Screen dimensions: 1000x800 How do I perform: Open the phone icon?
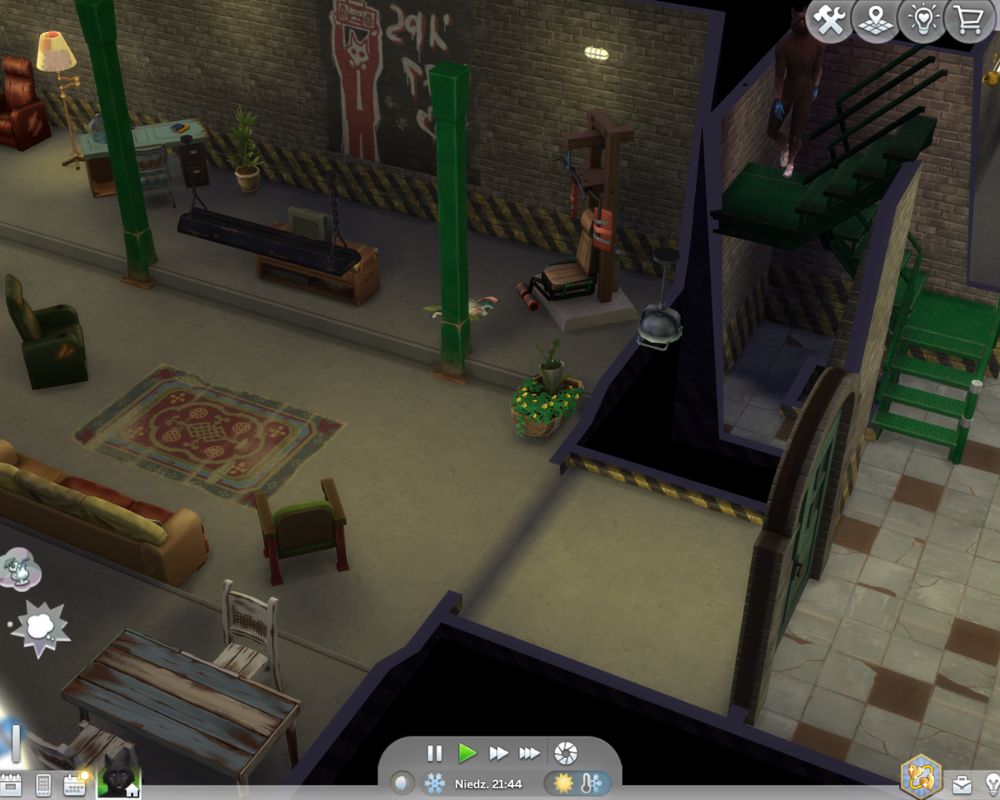click(x=43, y=785)
